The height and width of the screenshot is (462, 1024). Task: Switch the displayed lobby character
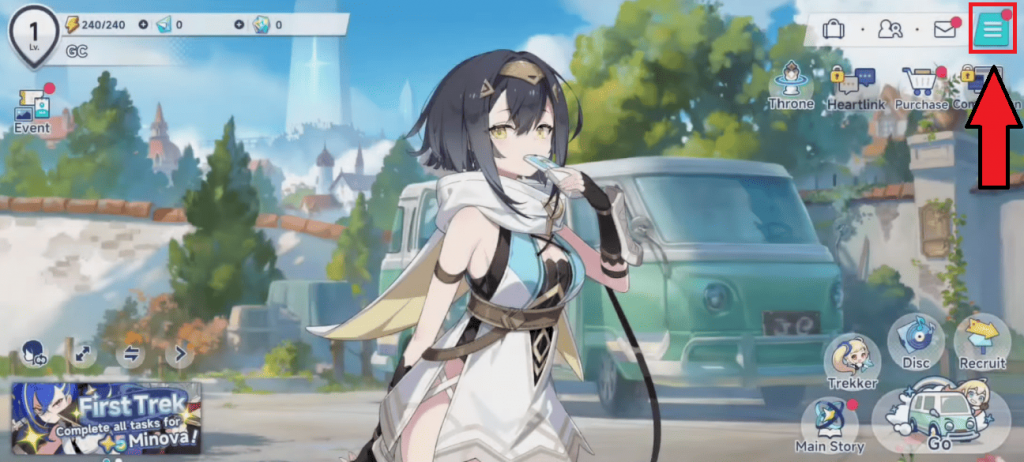(32, 353)
